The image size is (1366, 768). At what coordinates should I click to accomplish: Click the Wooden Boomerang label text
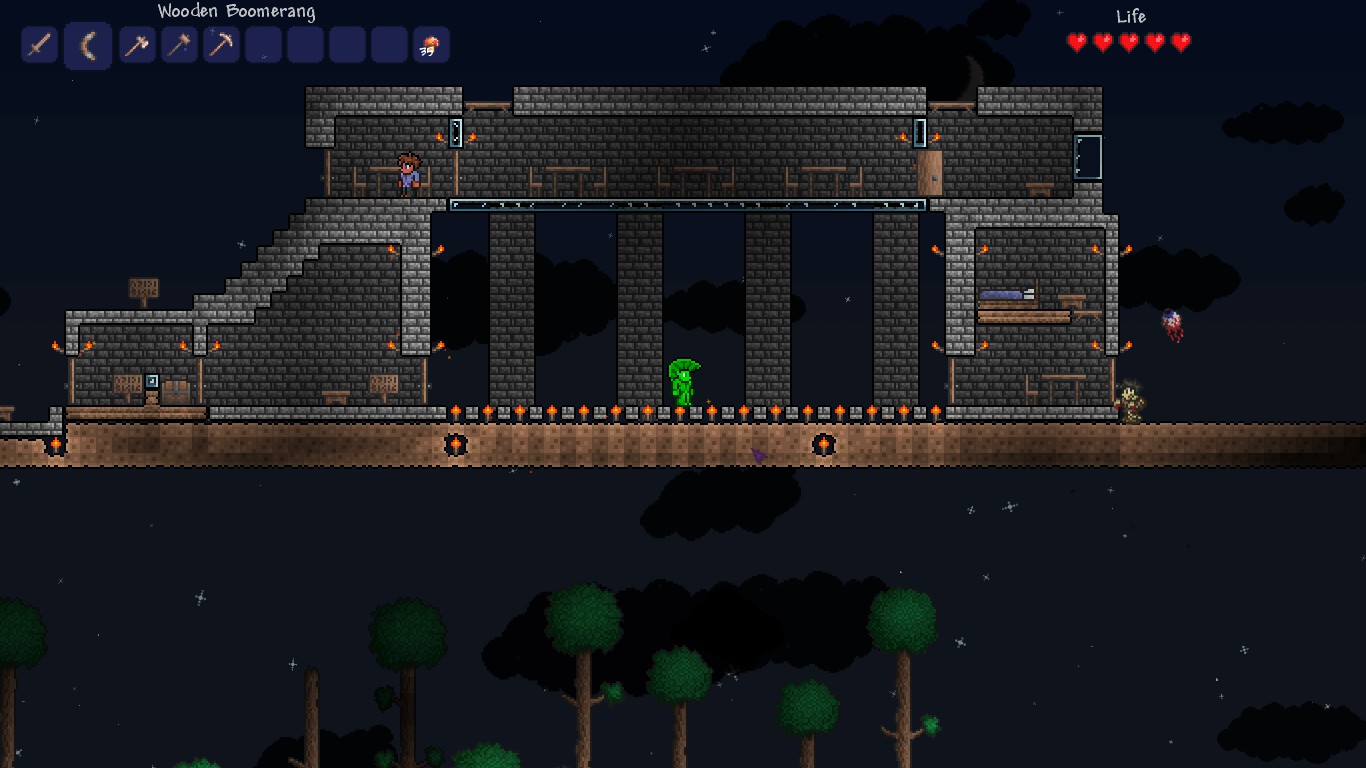(x=235, y=11)
